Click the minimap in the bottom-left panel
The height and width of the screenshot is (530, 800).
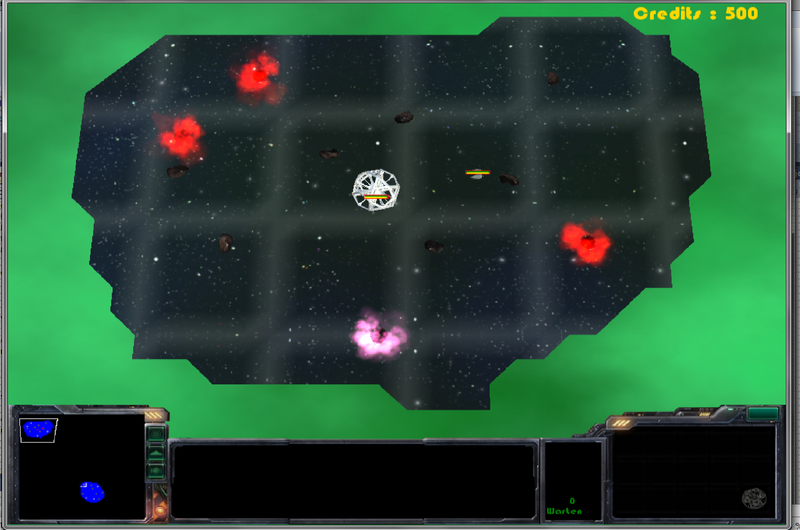(x=81, y=466)
